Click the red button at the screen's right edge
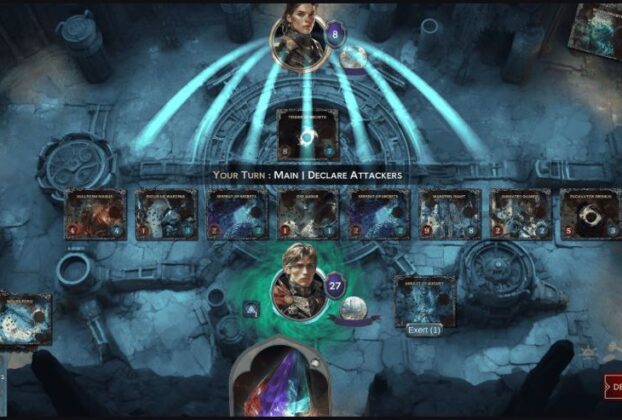 pos(612,386)
